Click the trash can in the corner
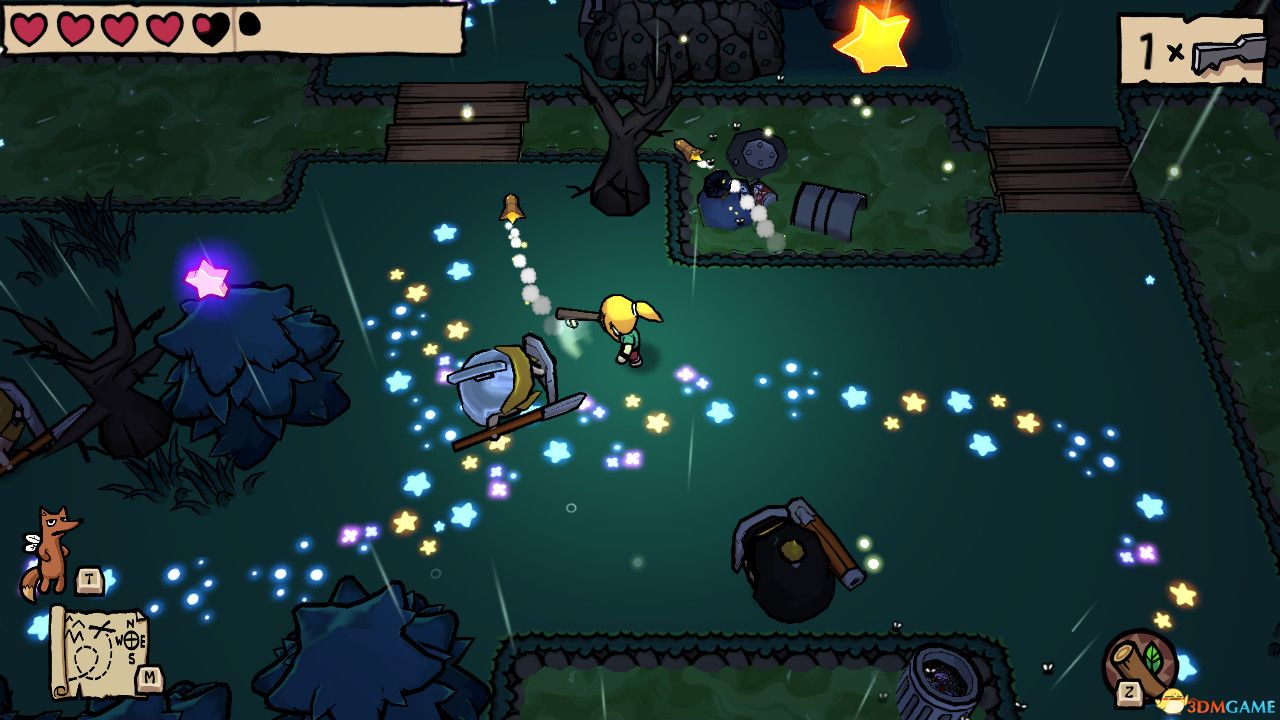1280x720 pixels. tap(938, 683)
